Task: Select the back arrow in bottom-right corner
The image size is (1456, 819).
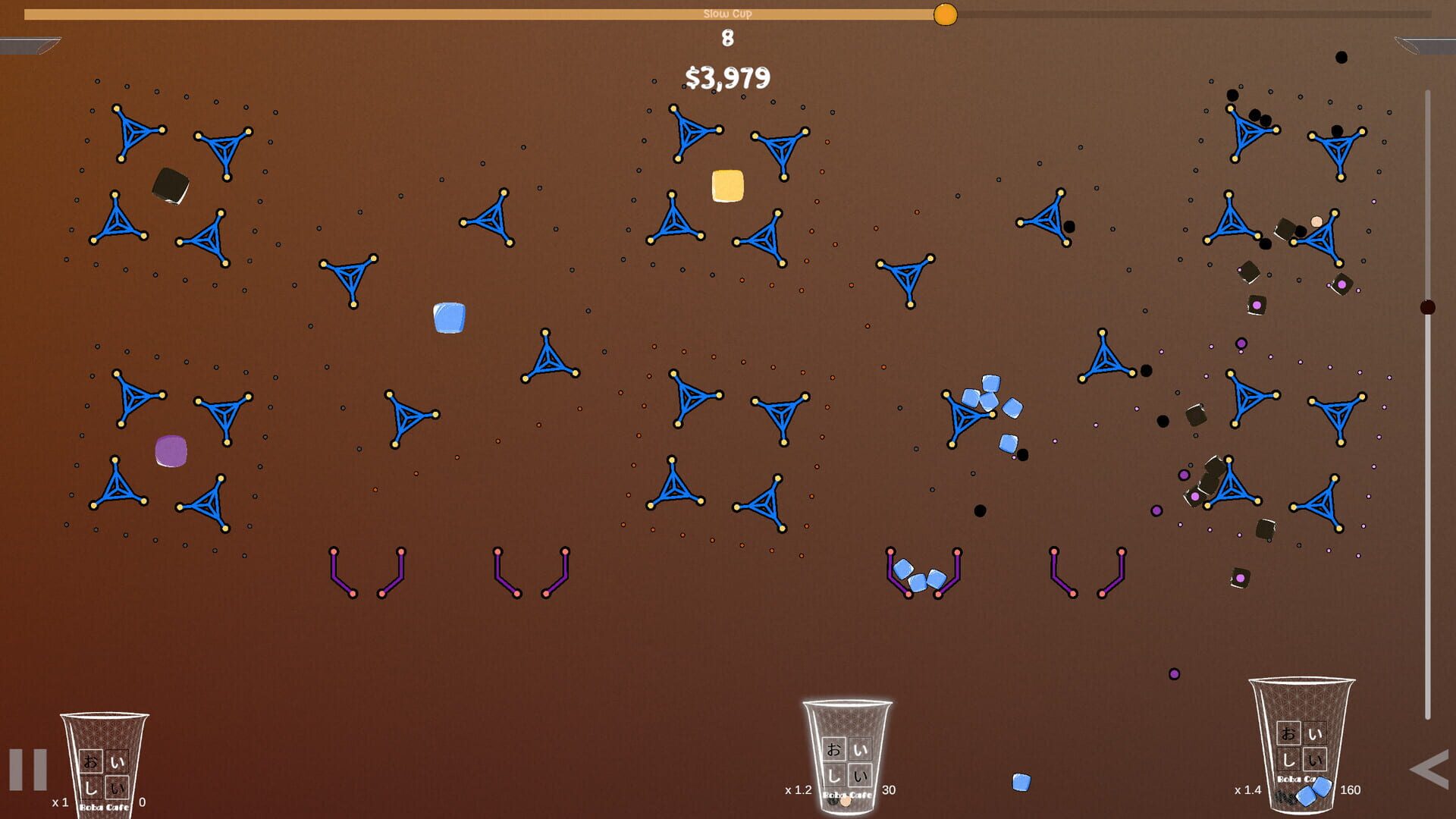Action: pos(1429,773)
